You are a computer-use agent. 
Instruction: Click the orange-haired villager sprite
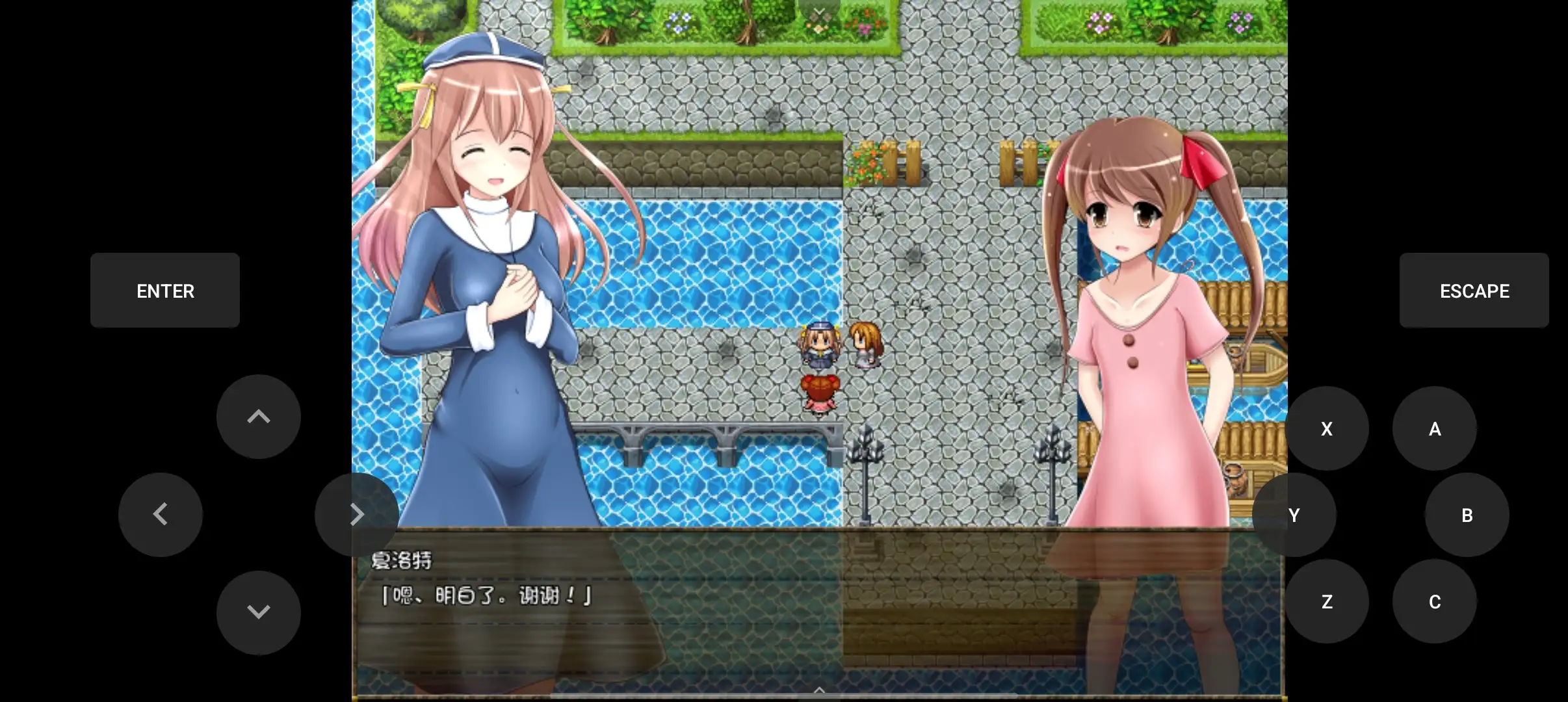[865, 345]
